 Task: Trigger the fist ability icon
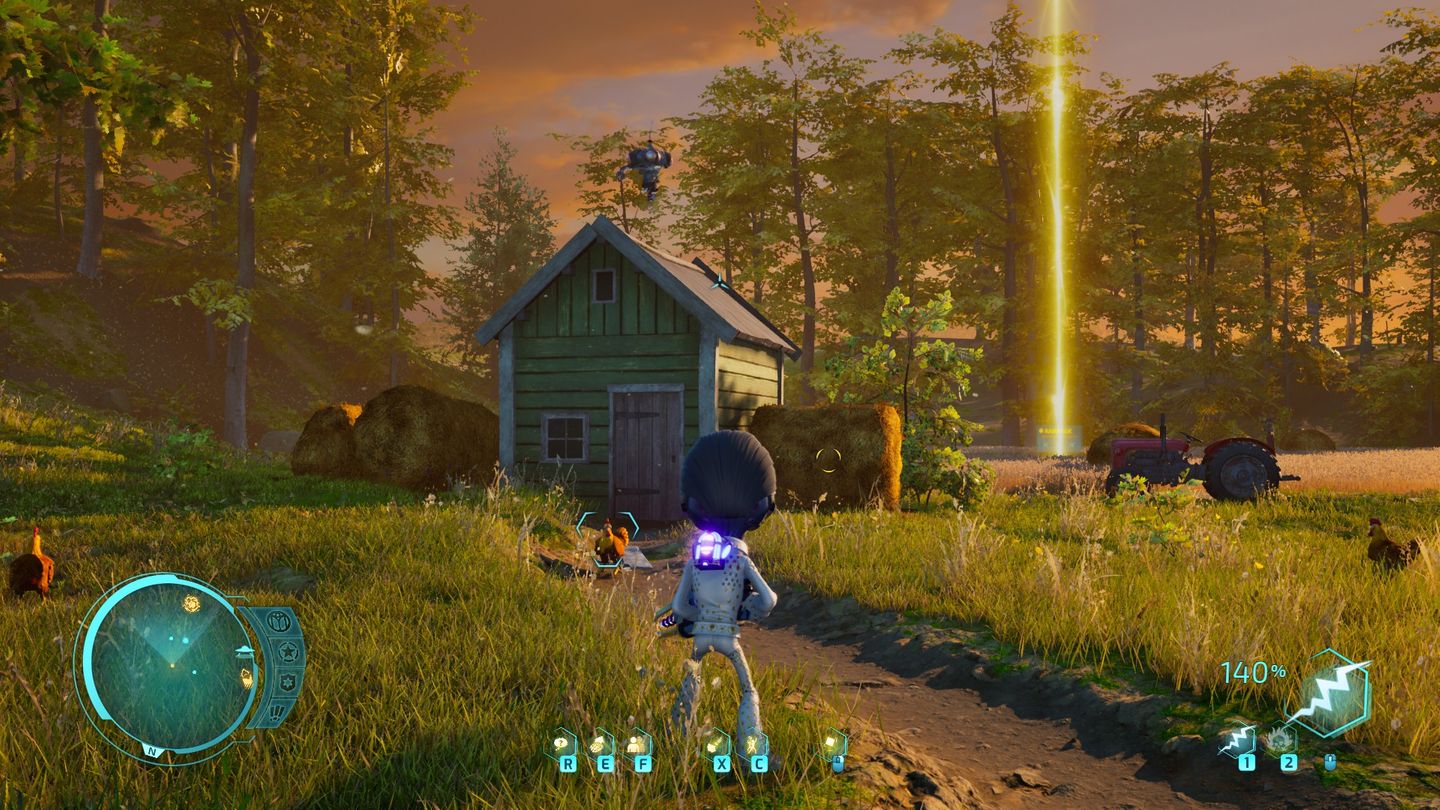tap(716, 744)
